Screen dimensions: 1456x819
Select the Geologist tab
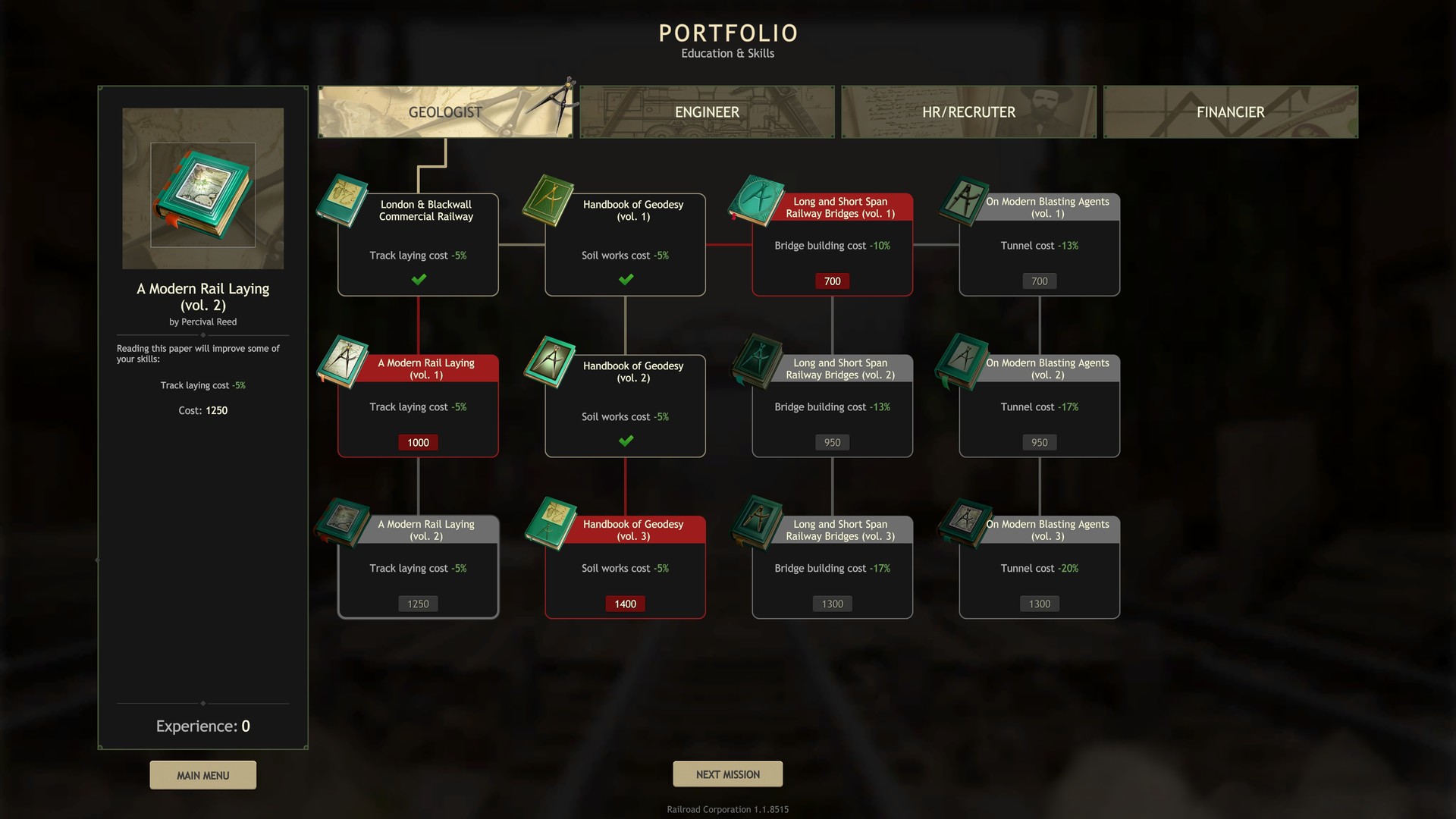point(445,111)
